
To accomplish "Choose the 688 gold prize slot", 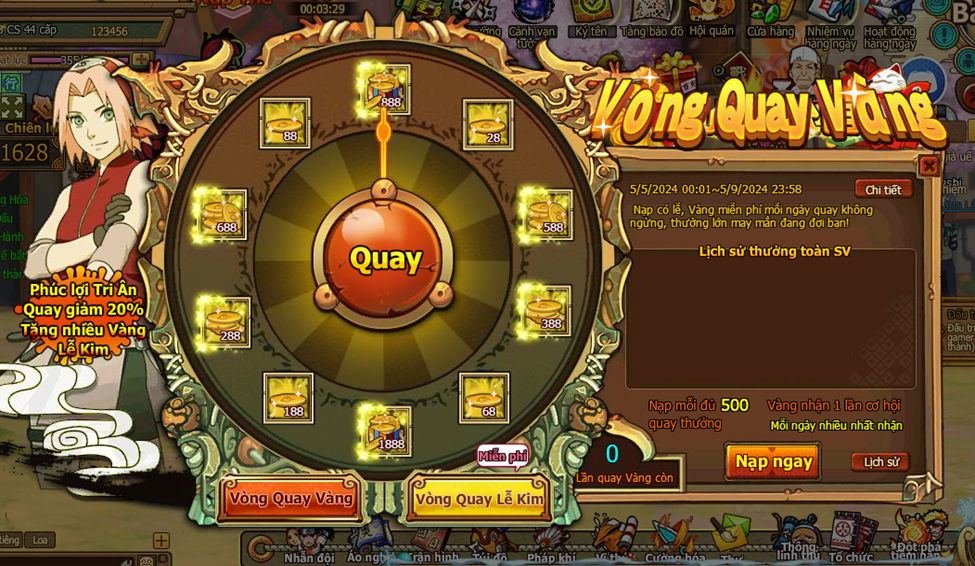I will (222, 214).
